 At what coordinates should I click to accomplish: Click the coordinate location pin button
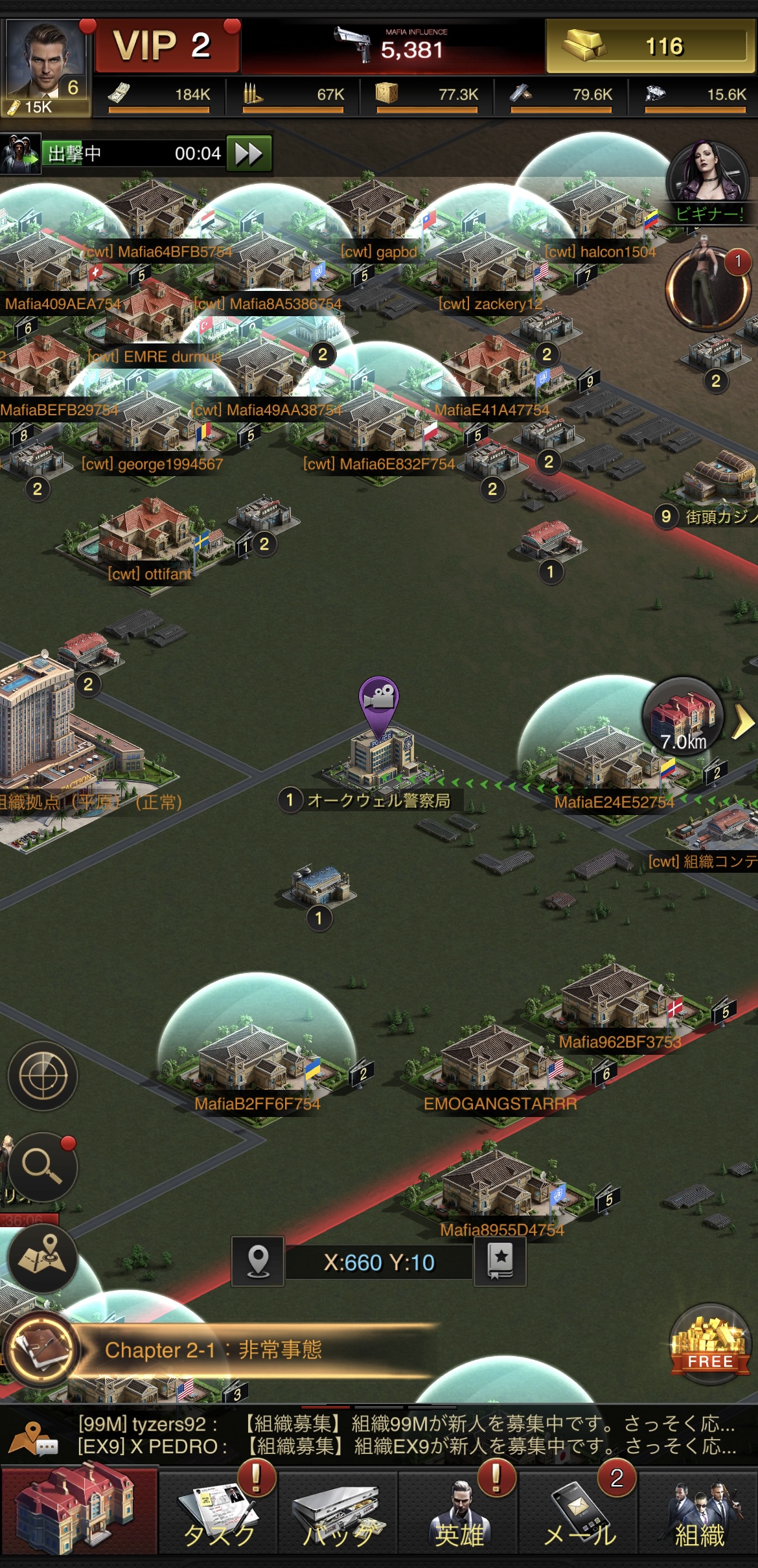(258, 1262)
